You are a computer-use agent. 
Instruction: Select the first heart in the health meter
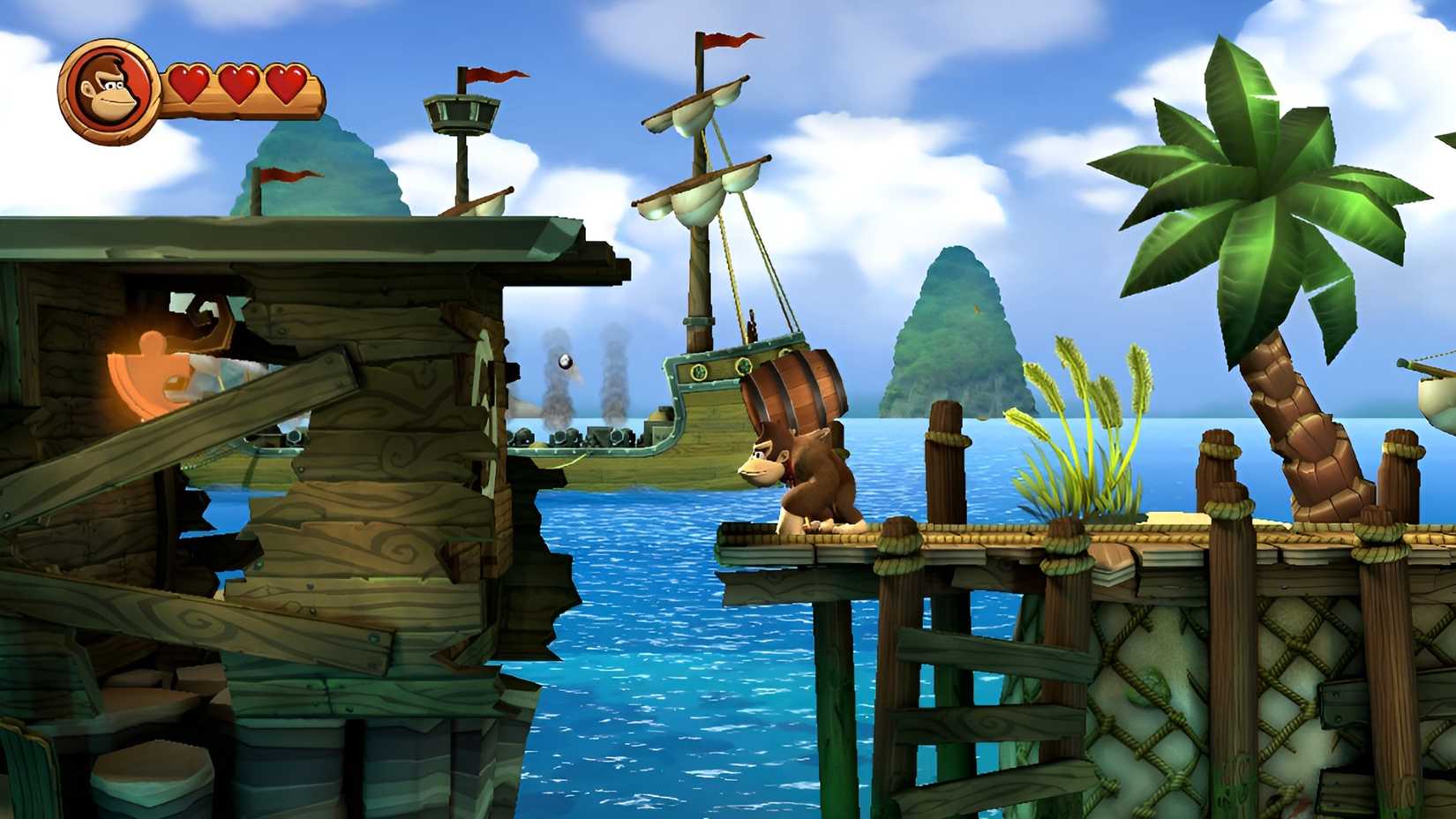coord(190,84)
